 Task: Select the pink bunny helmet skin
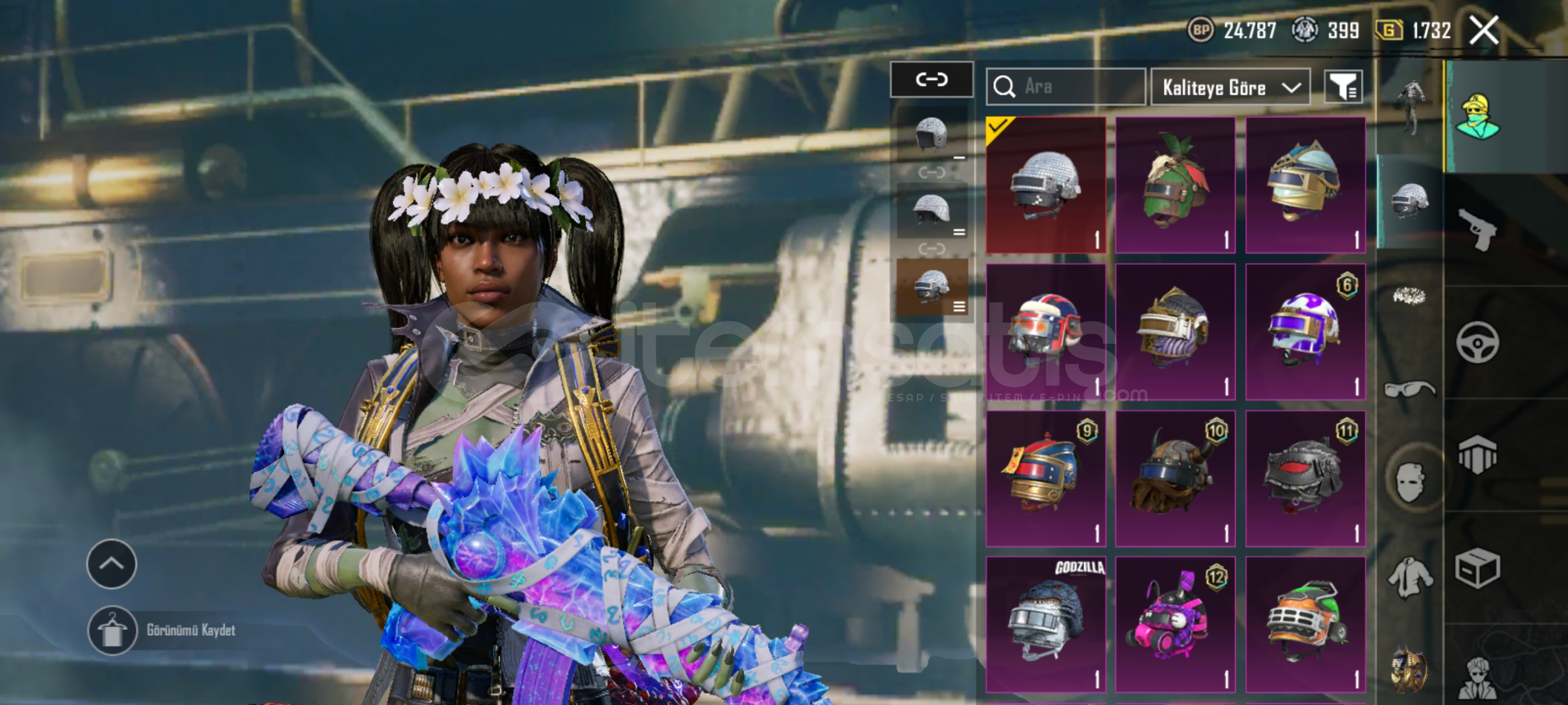1175,624
